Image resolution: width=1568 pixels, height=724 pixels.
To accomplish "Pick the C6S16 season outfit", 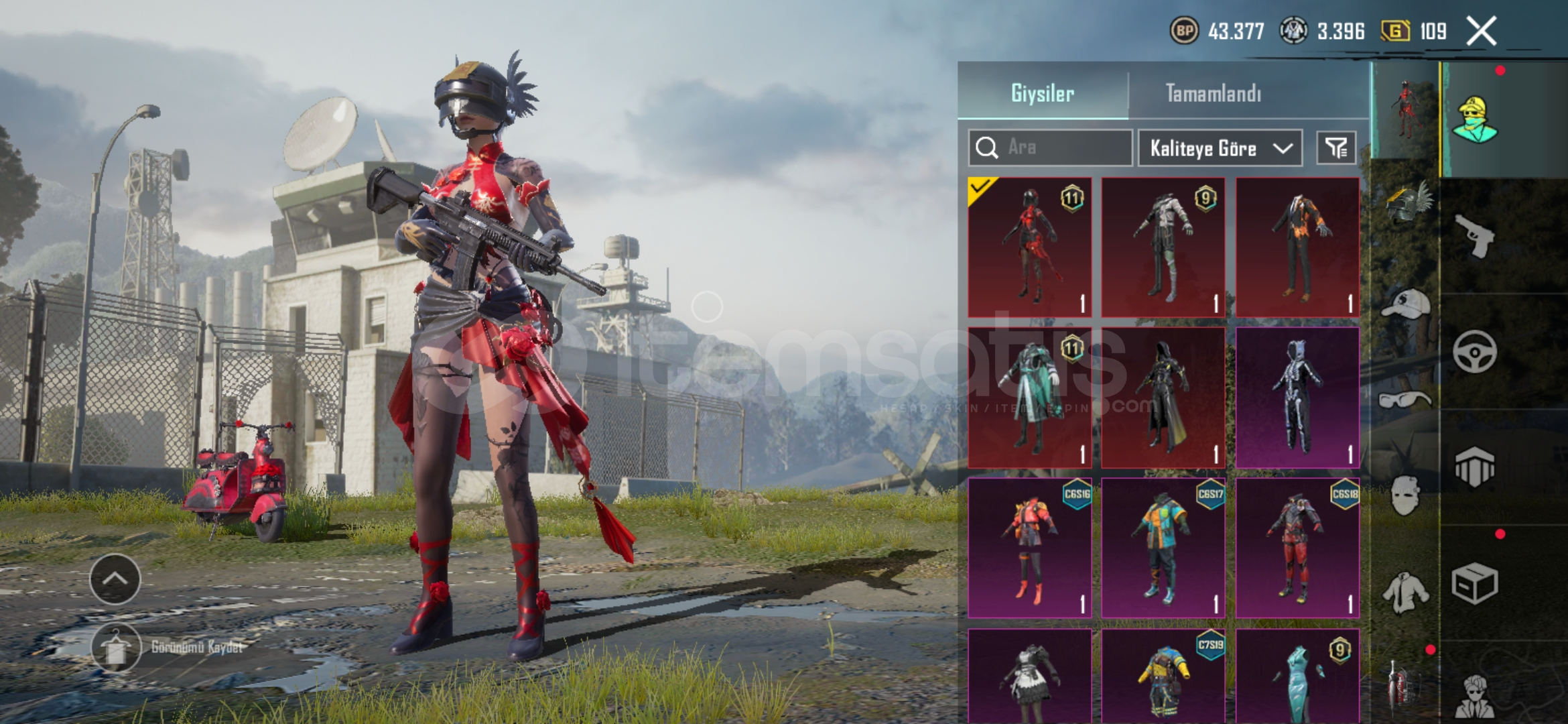I will click(1030, 548).
